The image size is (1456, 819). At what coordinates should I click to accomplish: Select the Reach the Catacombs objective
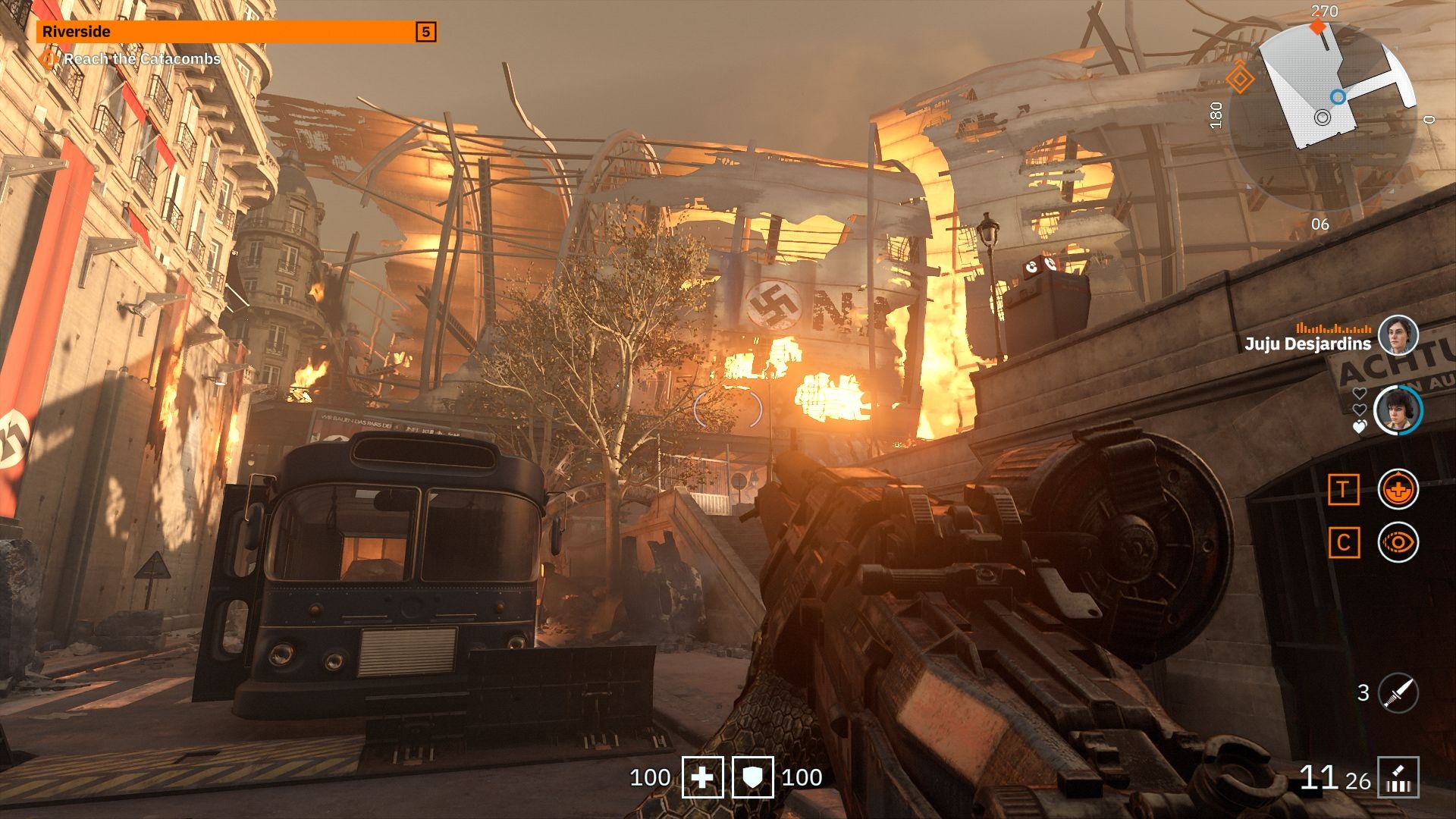pyautogui.click(x=142, y=59)
